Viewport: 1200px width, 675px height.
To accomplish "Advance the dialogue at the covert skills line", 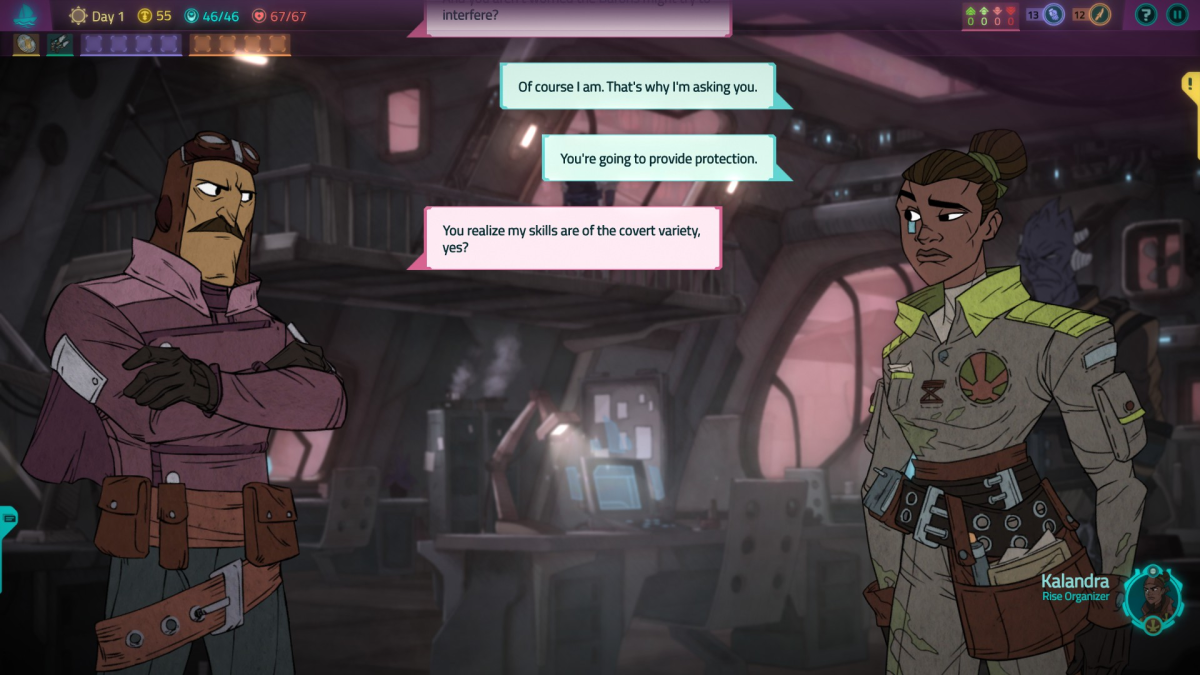I will coord(573,238).
